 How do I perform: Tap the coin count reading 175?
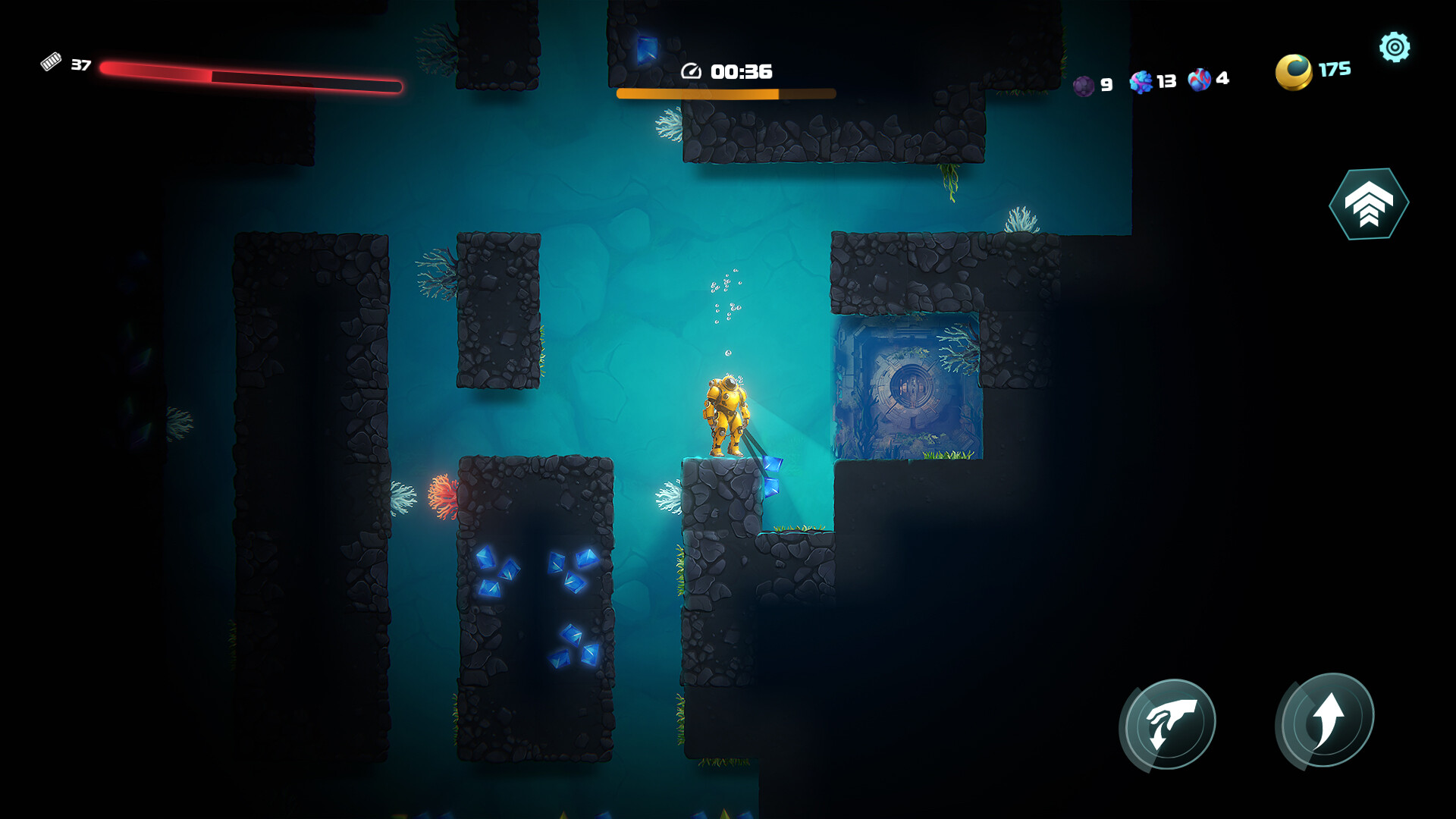tap(1333, 70)
